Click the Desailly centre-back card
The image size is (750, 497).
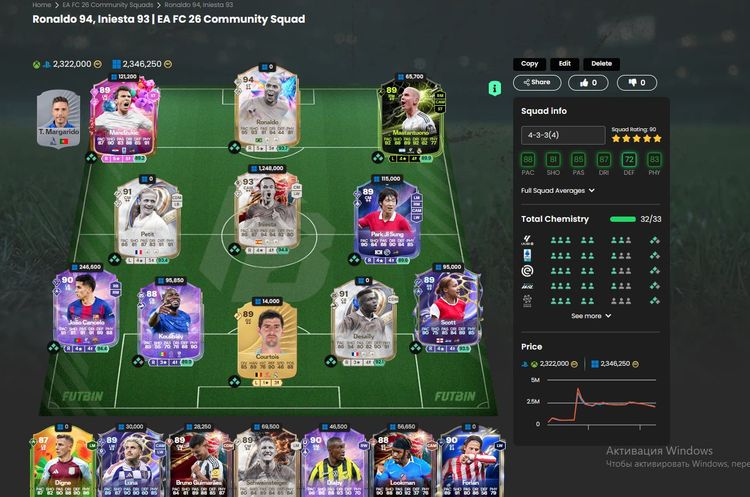click(x=358, y=320)
